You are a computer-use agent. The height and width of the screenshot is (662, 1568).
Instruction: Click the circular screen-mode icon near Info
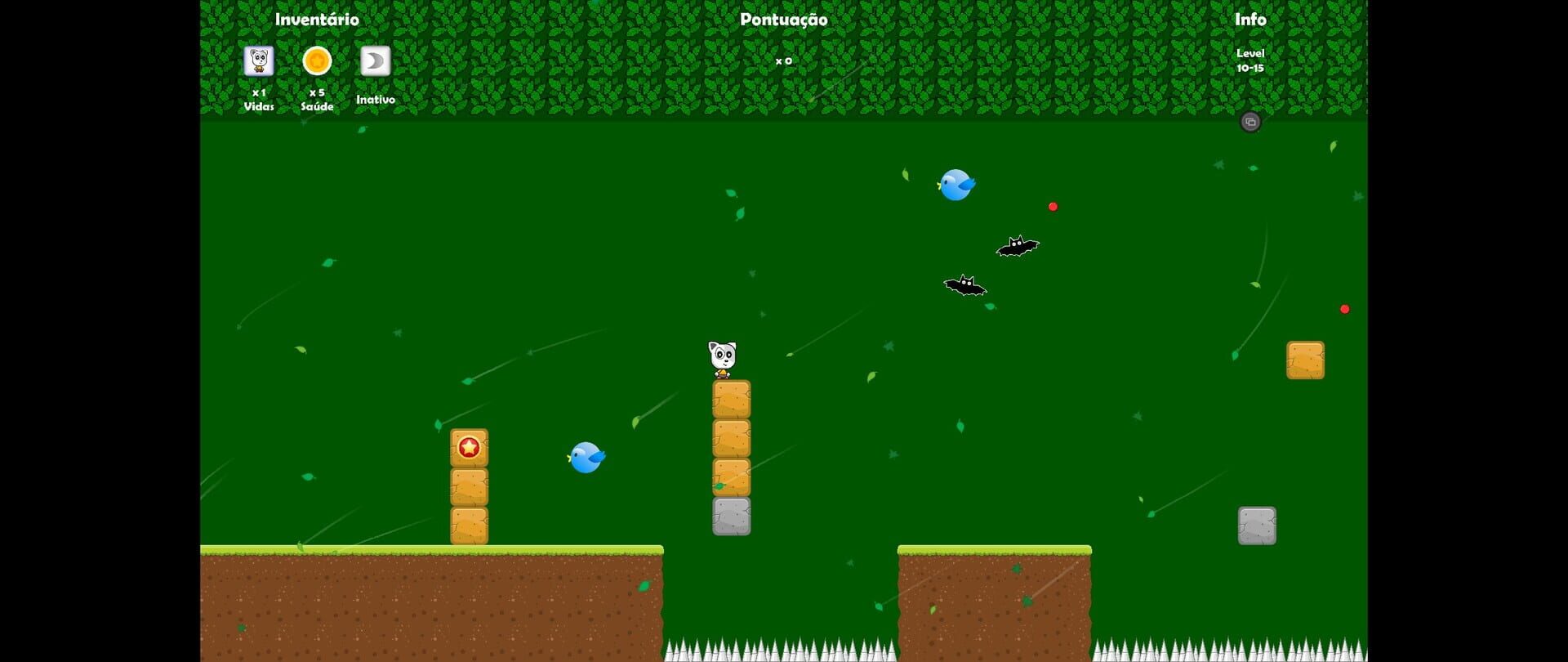(1251, 122)
